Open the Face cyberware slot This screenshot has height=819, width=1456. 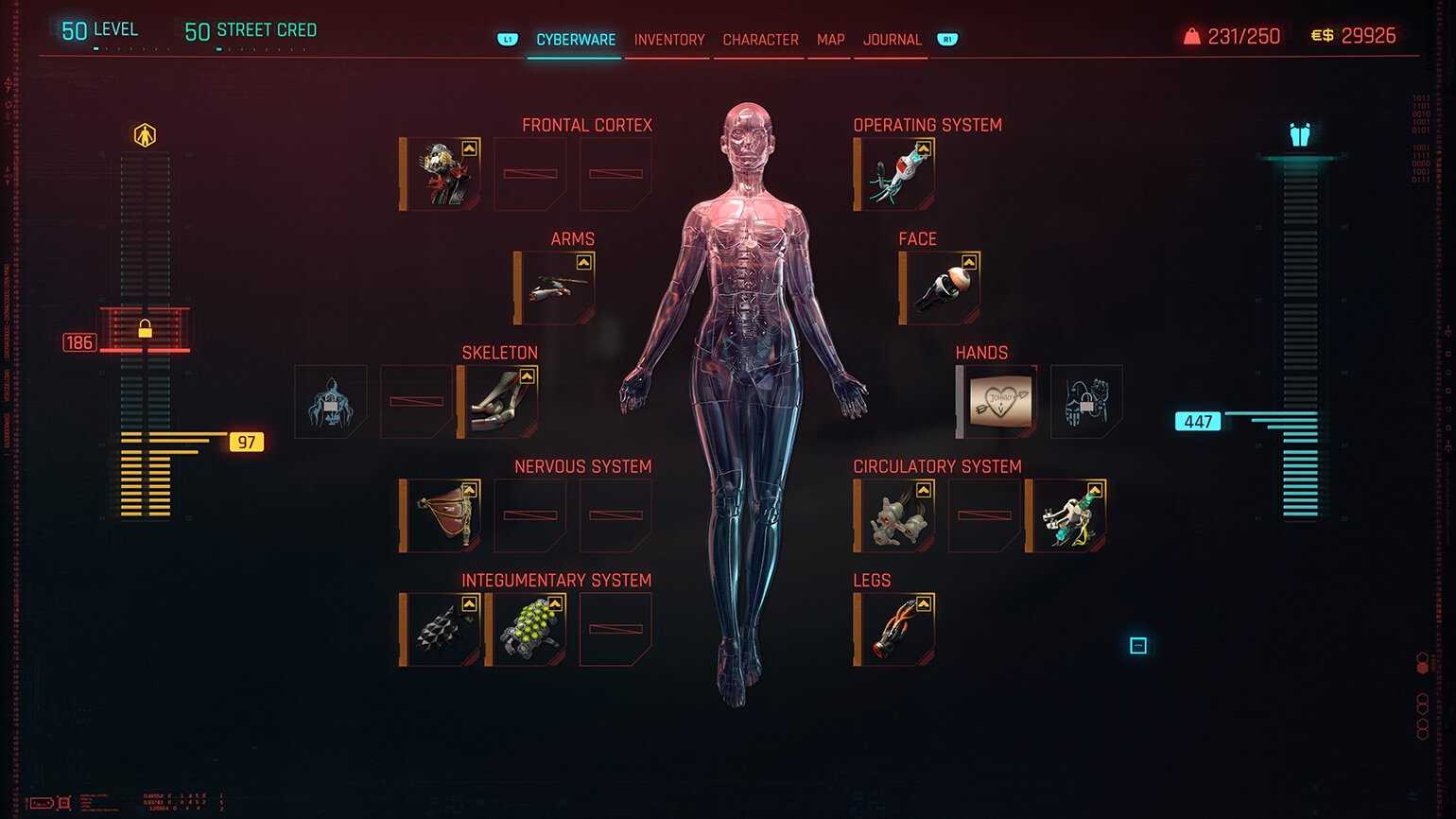pyautogui.click(x=941, y=288)
